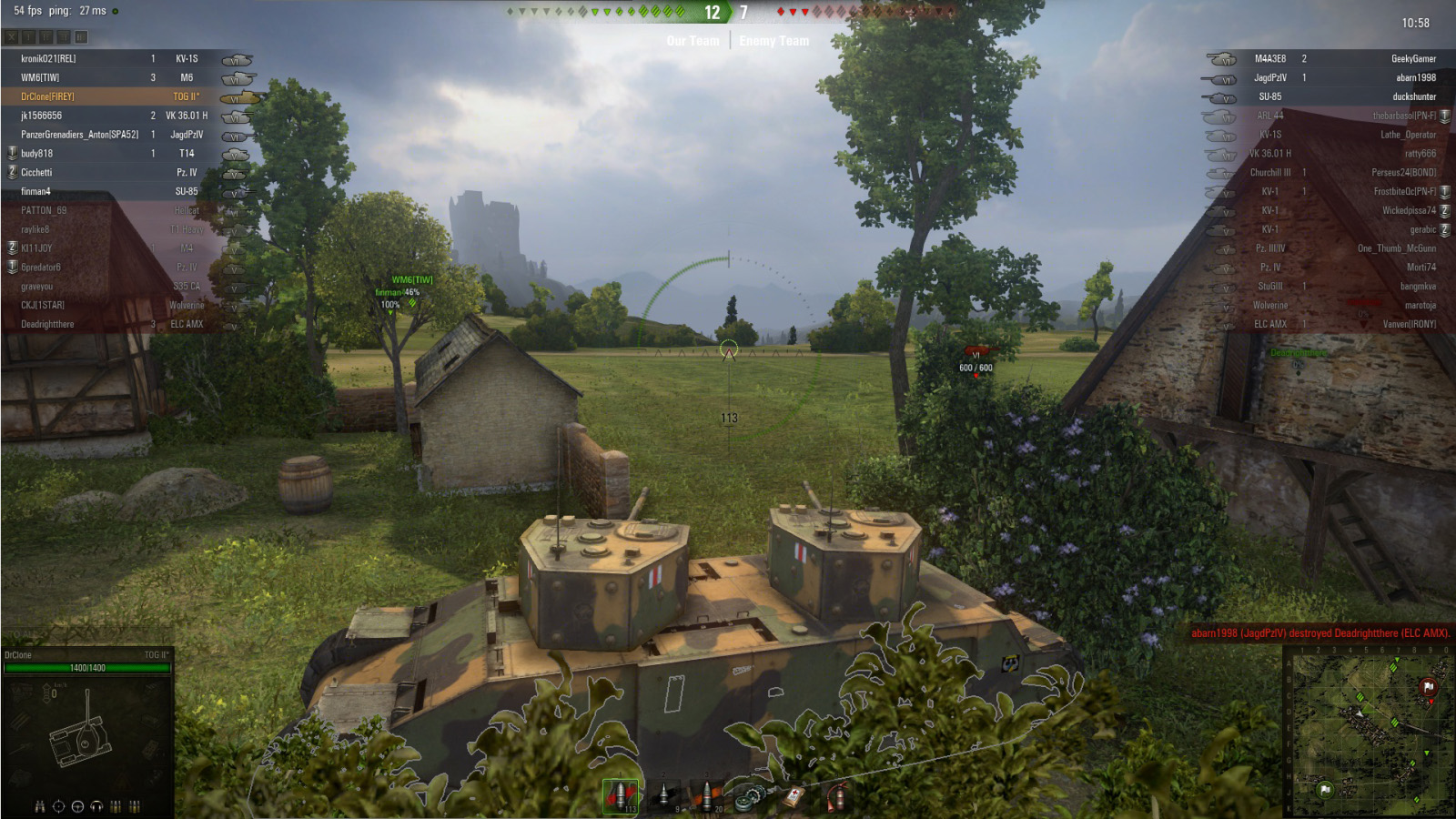This screenshot has width=1456, height=819.
Task: Choose the high-explosive shell with 20 rounds
Action: click(707, 795)
